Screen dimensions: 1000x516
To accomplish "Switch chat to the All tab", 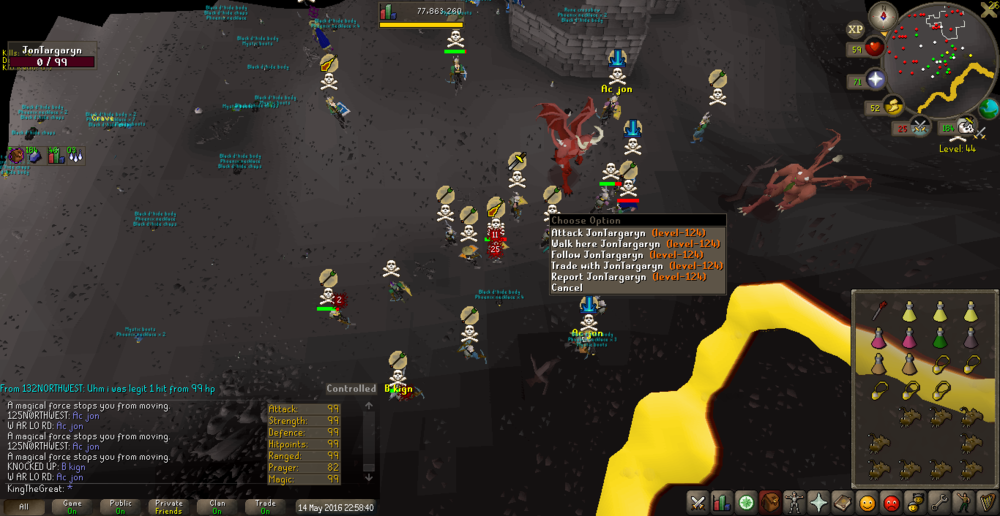I will point(23,507).
